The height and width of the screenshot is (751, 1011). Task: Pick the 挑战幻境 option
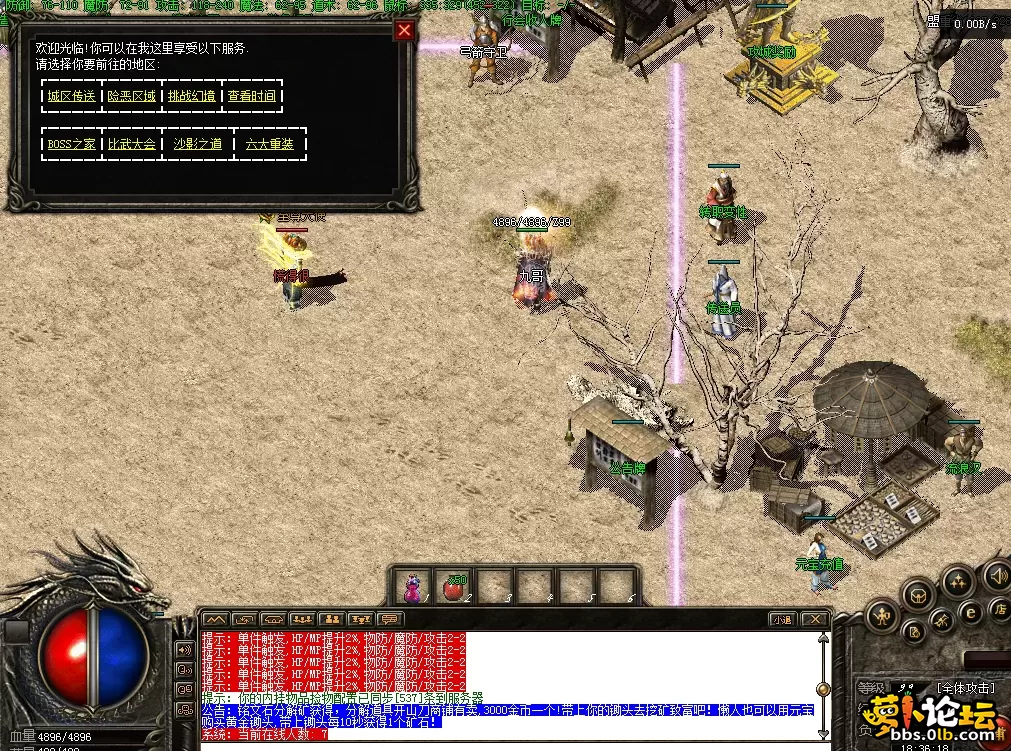click(191, 96)
